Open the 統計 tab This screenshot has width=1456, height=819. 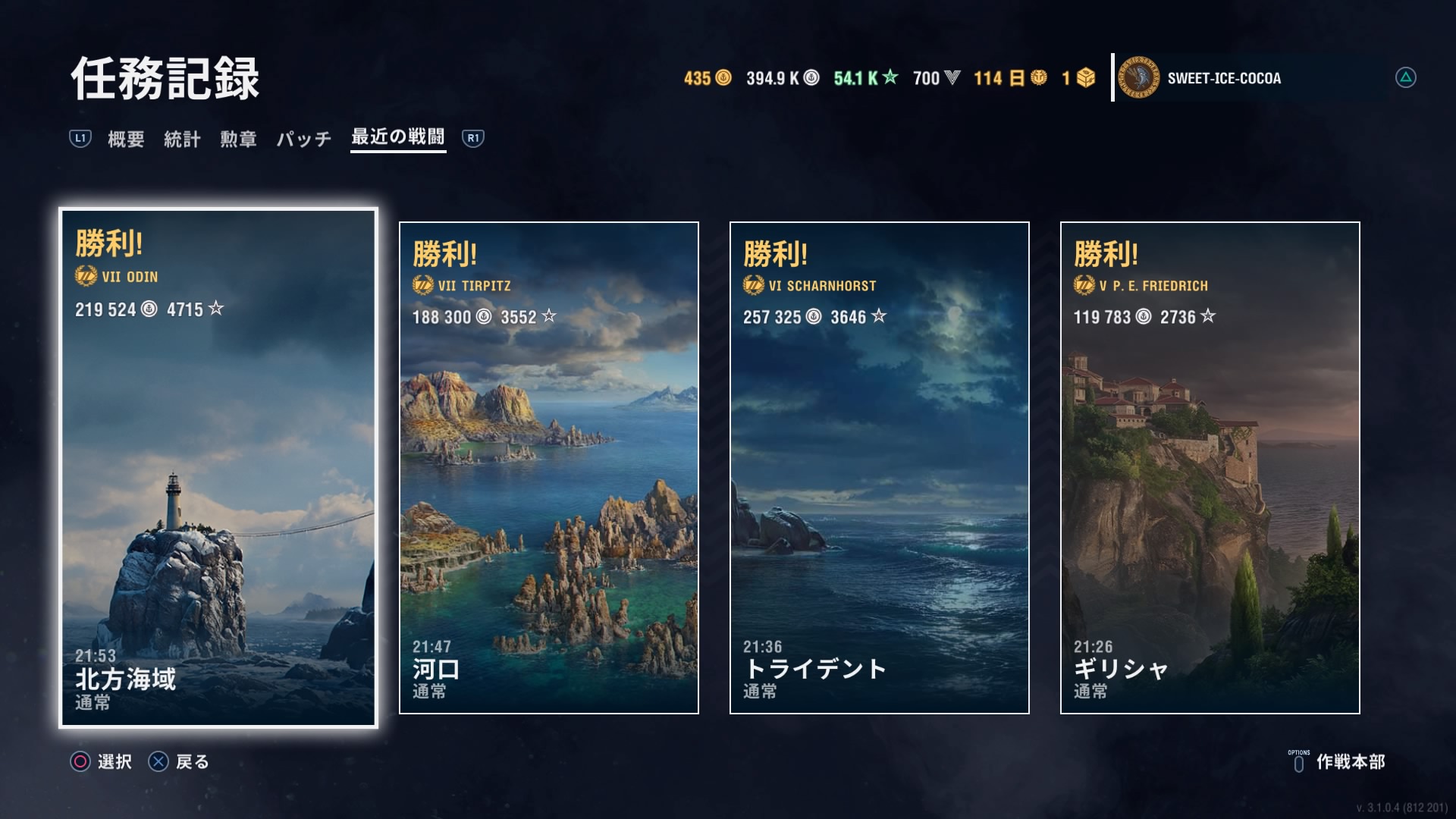tap(182, 139)
